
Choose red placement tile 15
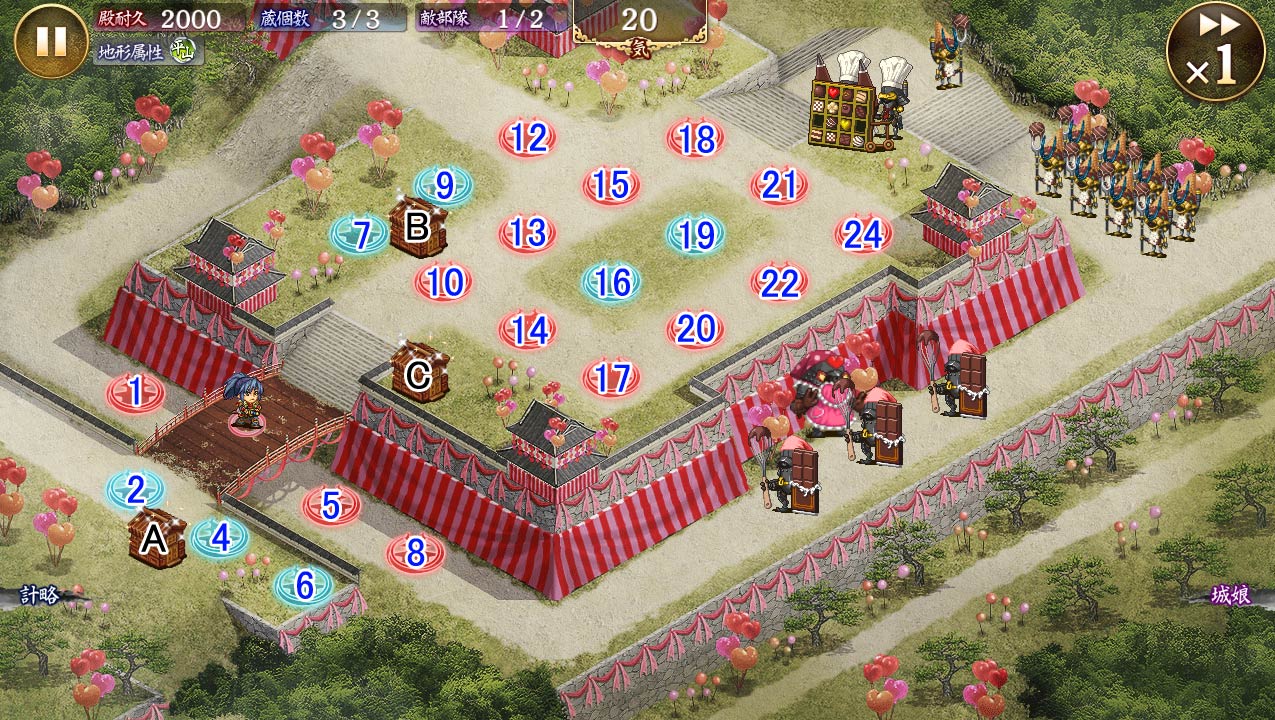pyautogui.click(x=611, y=185)
